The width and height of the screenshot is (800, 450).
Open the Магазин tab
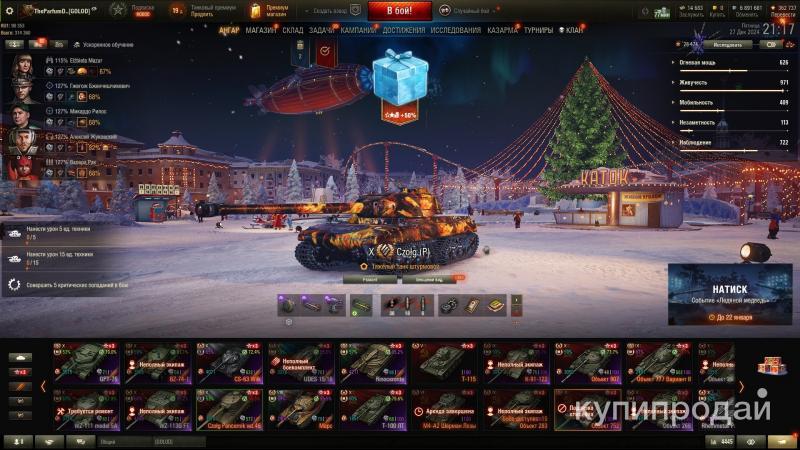(261, 30)
